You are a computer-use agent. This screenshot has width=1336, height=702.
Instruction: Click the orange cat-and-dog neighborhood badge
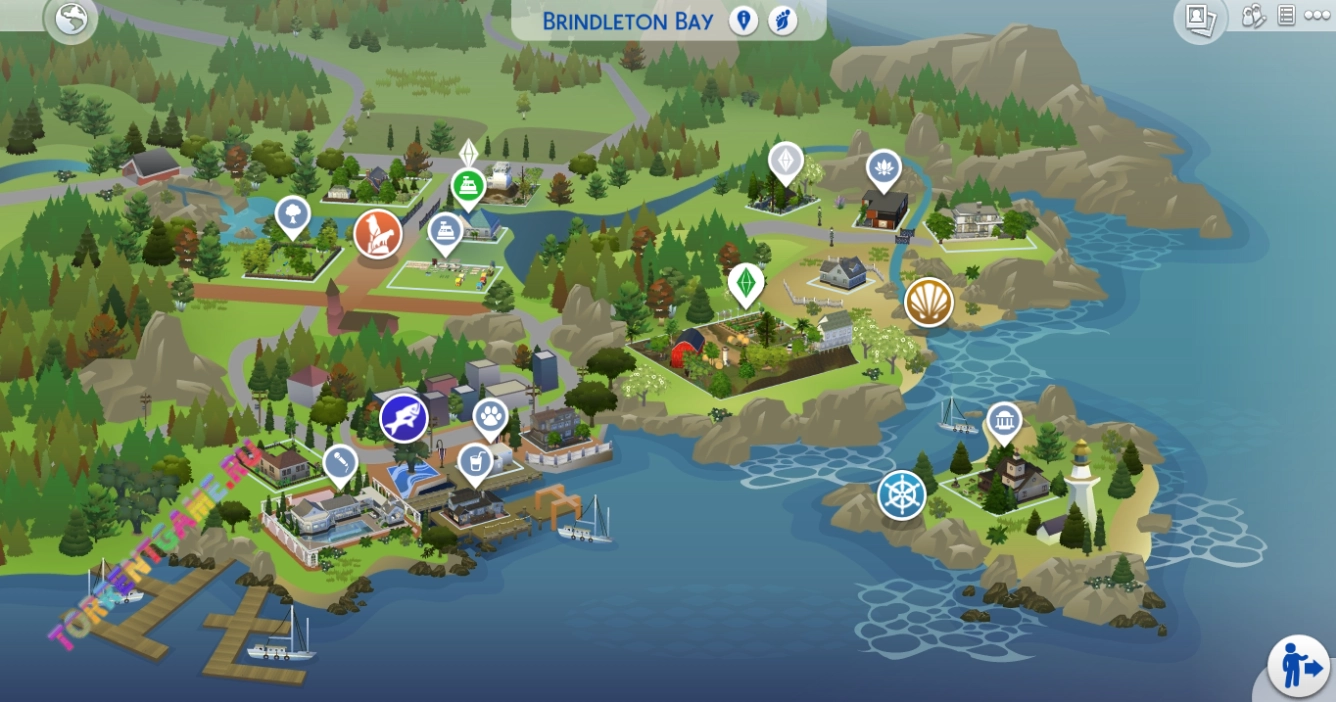pos(378,235)
